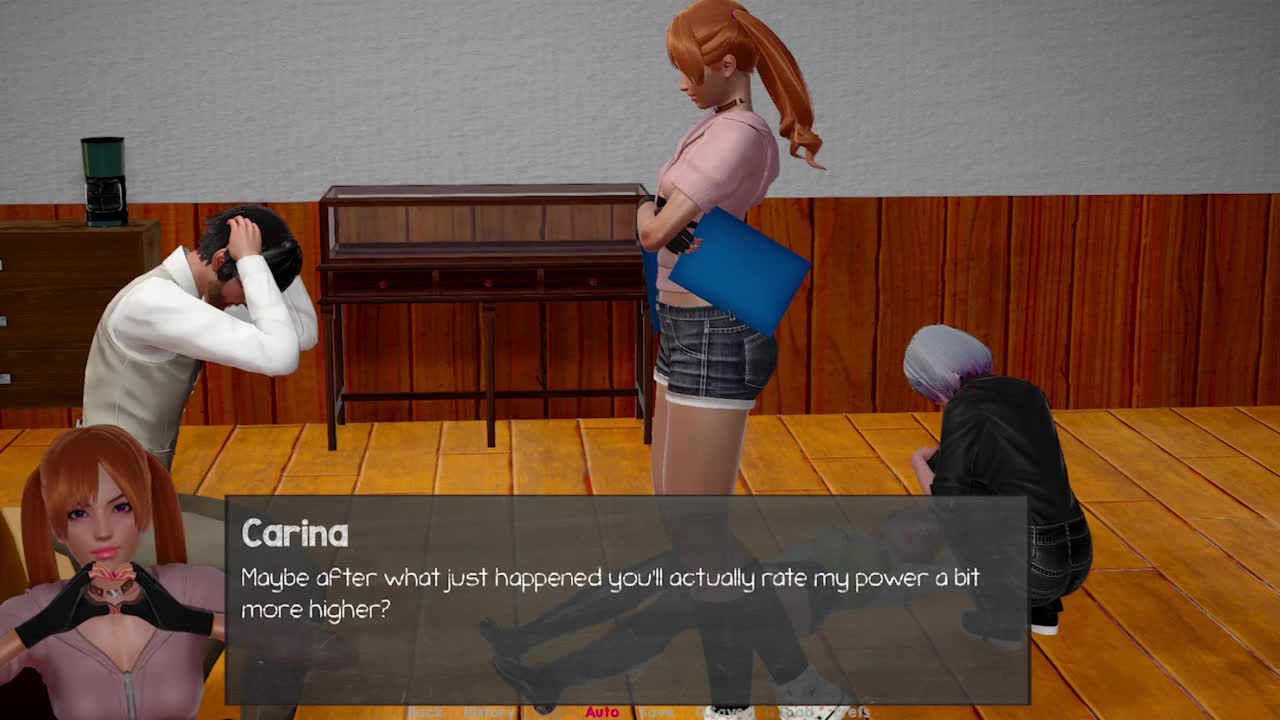Go back with the Back button
Viewport: 1280px width, 720px height.
[425, 712]
